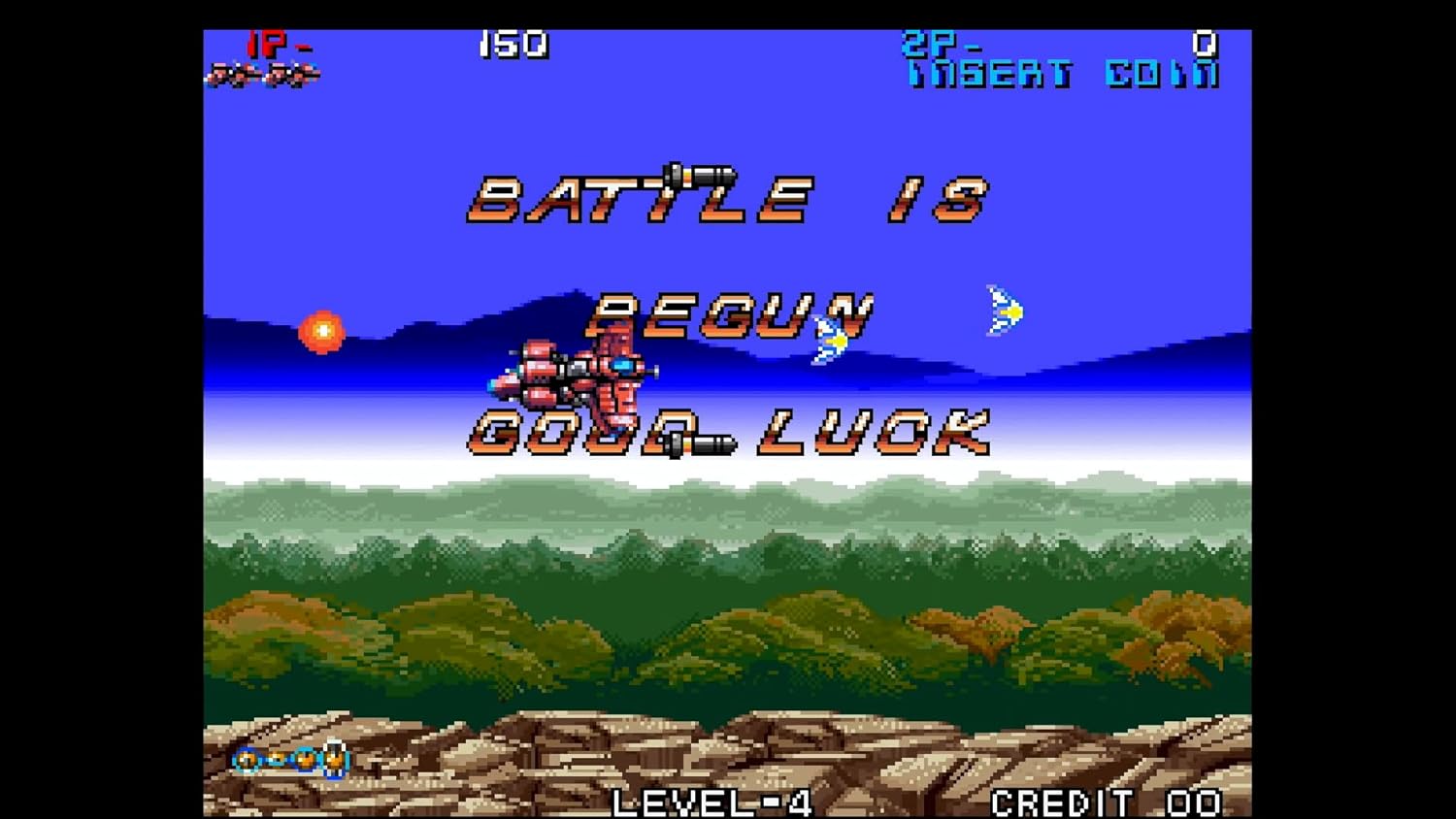Enable the highlighted fourth weapon gauge slot
The height and width of the screenshot is (819, 1456).
pyautogui.click(x=334, y=759)
